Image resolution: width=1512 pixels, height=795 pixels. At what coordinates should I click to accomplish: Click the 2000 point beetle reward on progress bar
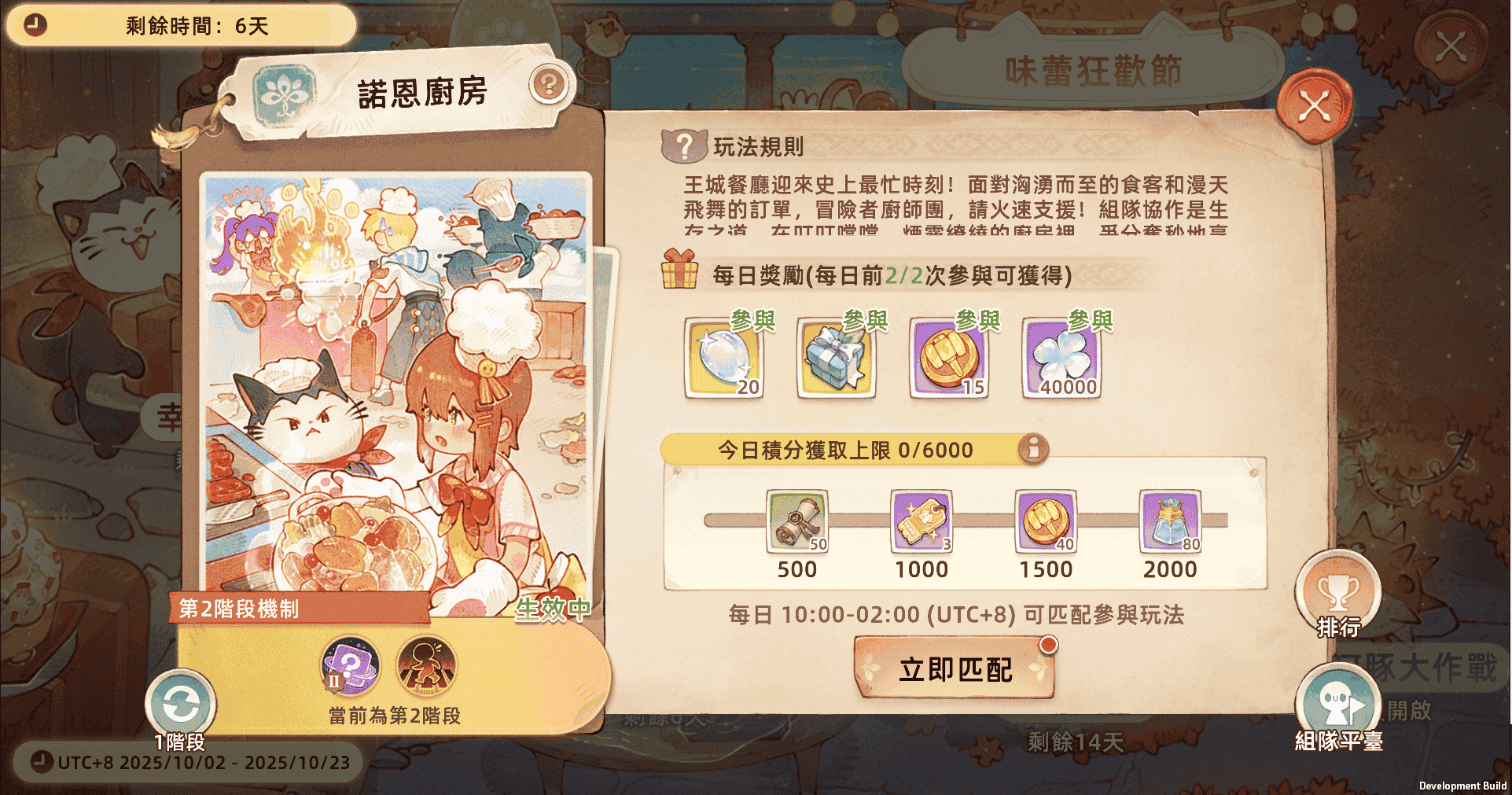[x=1169, y=521]
